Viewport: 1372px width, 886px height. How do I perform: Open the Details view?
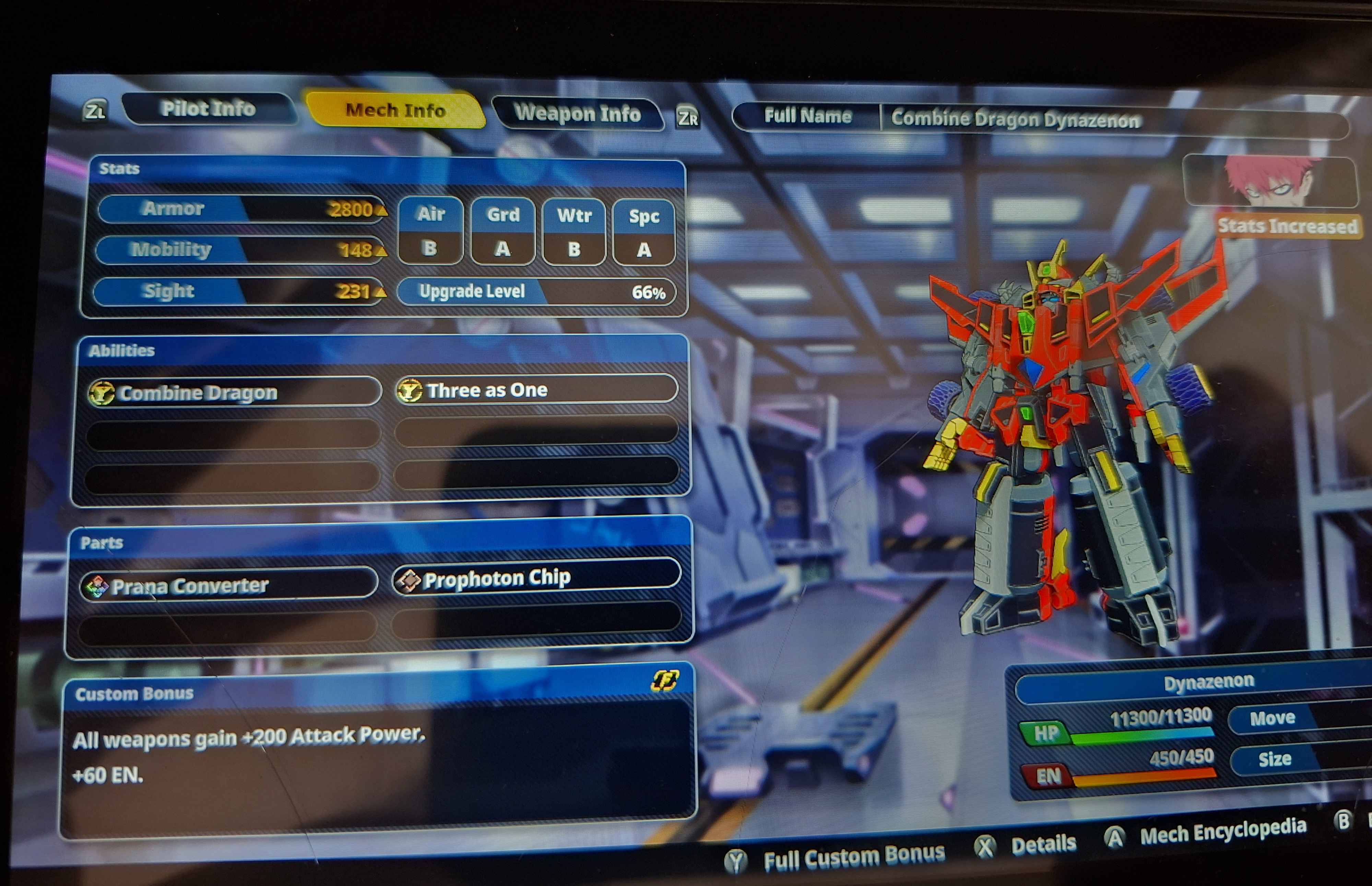[x=1026, y=845]
